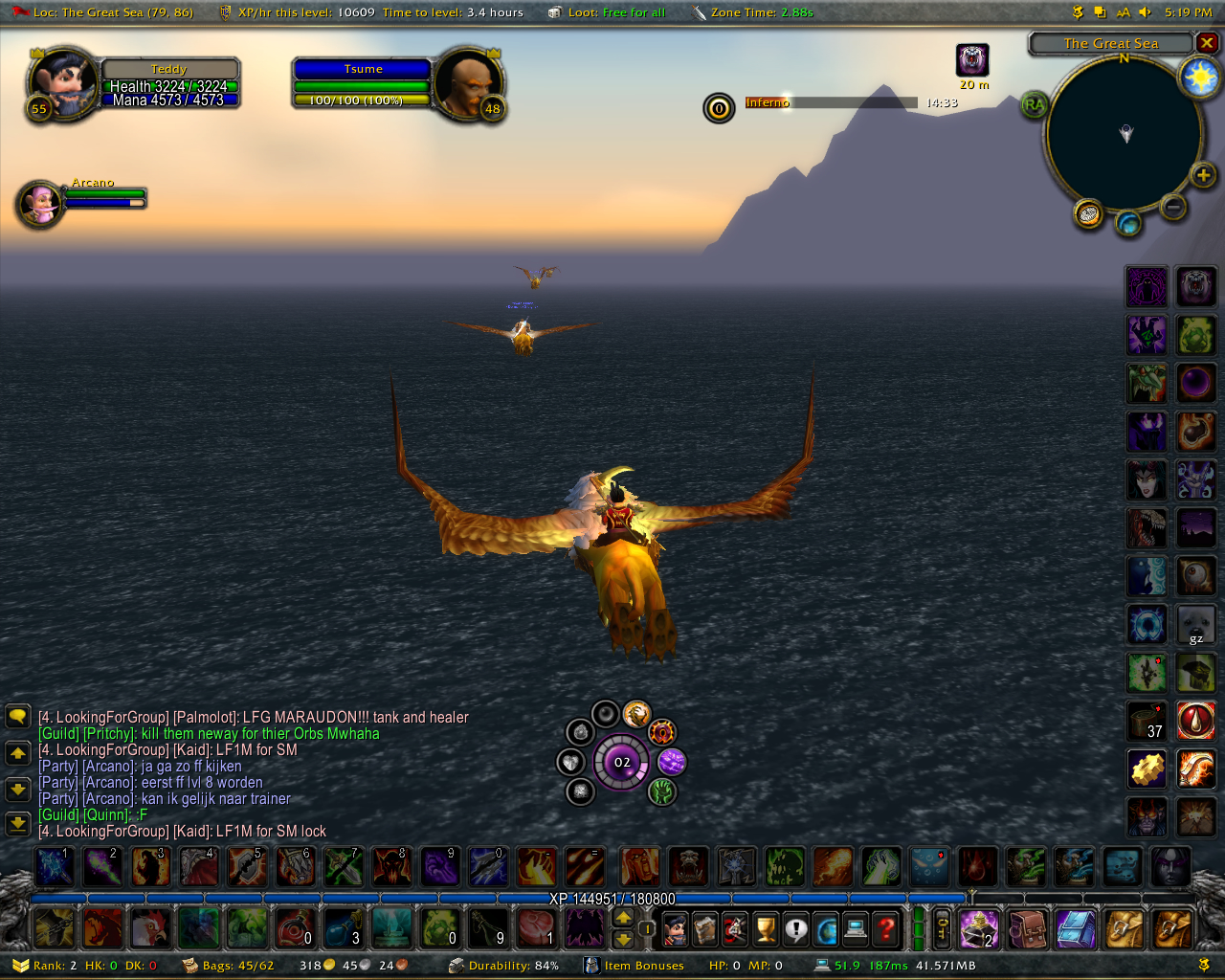Click the keyring key button
The height and width of the screenshot is (980, 1225).
[x=942, y=928]
